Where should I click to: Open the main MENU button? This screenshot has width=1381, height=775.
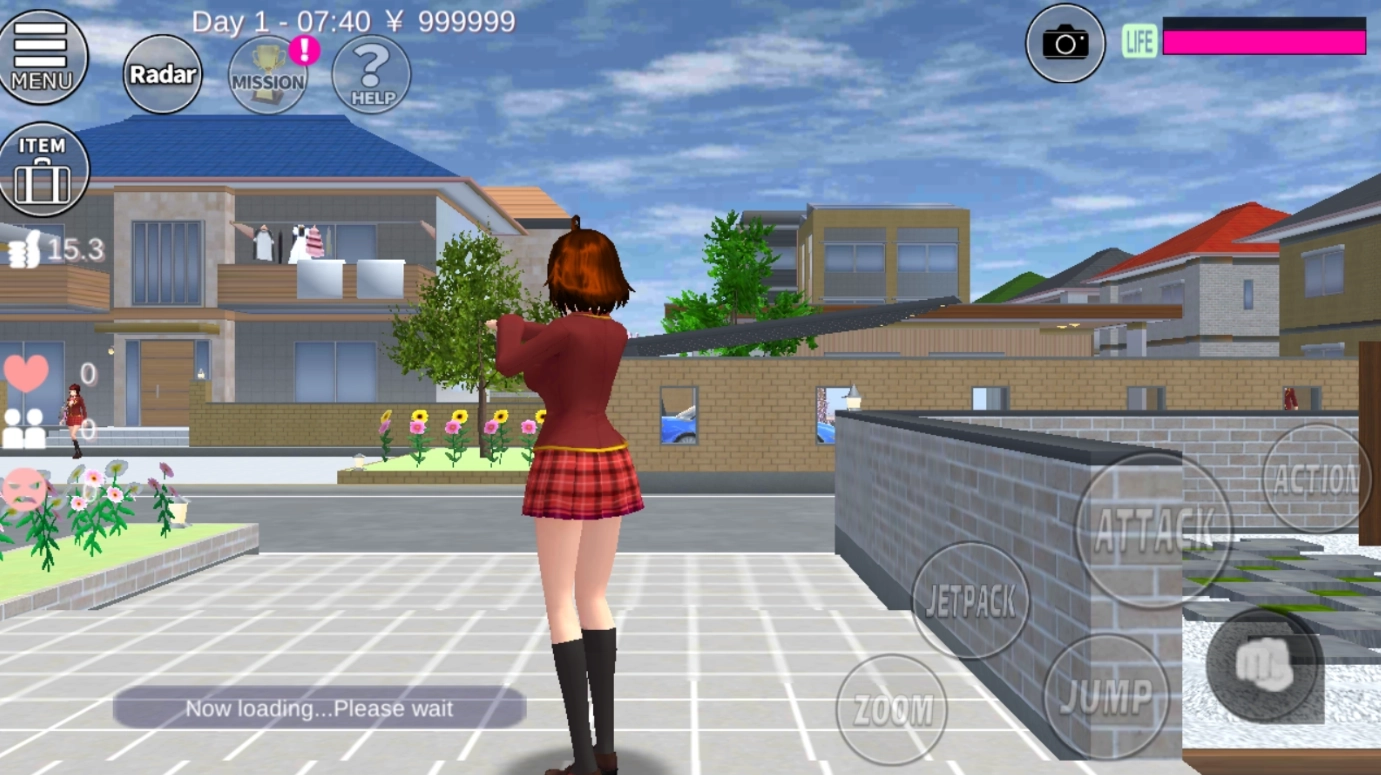(42, 56)
